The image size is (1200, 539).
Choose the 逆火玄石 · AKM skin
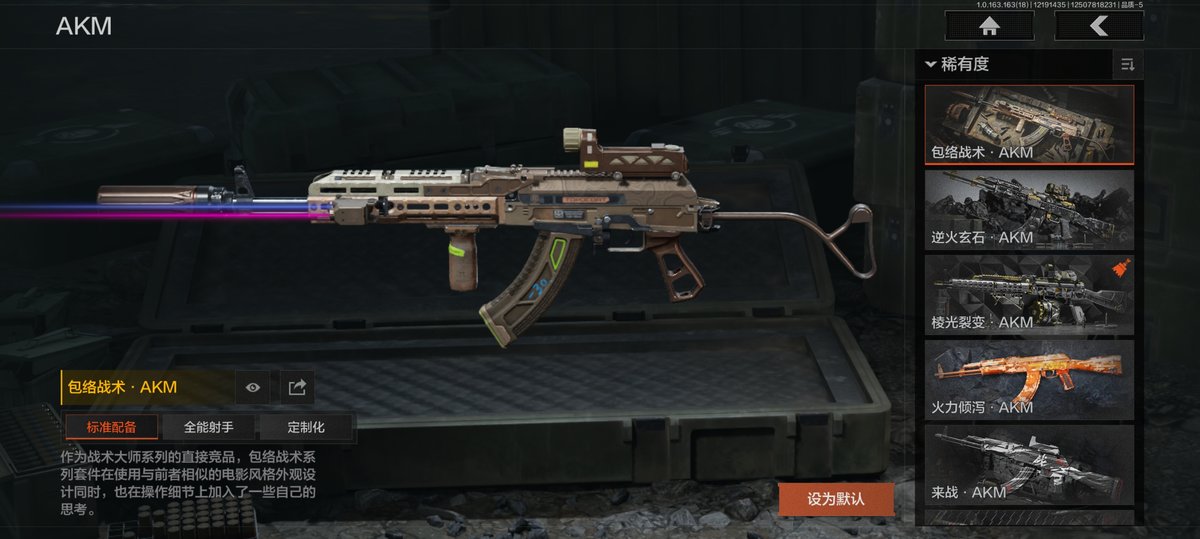pos(1029,209)
